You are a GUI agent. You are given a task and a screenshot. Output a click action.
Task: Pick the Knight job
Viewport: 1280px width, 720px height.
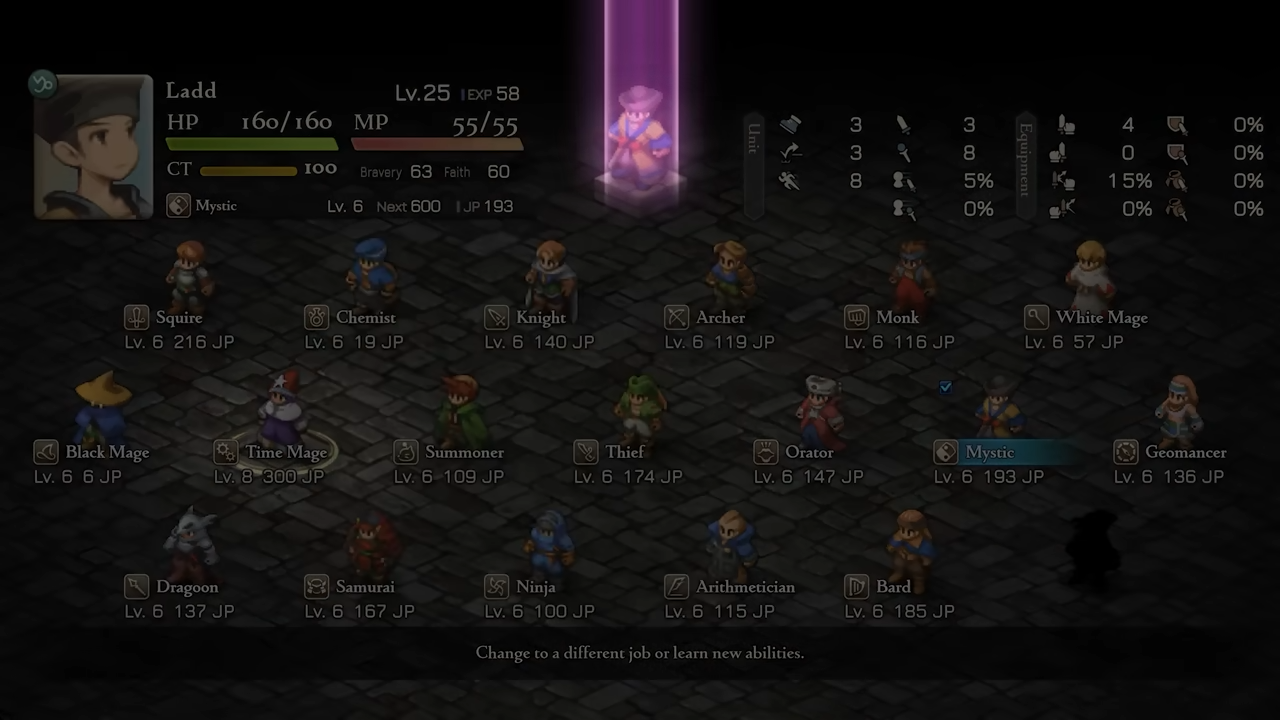click(540, 318)
